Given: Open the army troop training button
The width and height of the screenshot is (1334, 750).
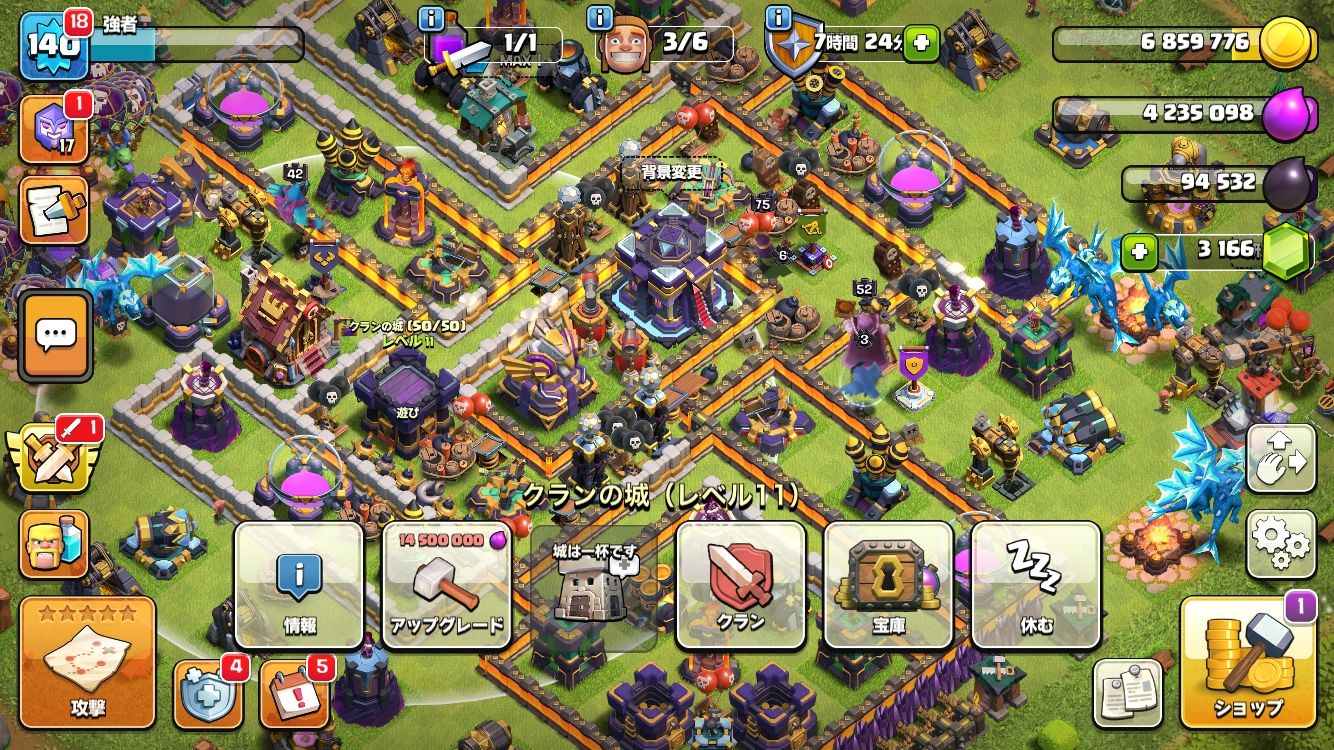Looking at the screenshot, I should tap(55, 545).
